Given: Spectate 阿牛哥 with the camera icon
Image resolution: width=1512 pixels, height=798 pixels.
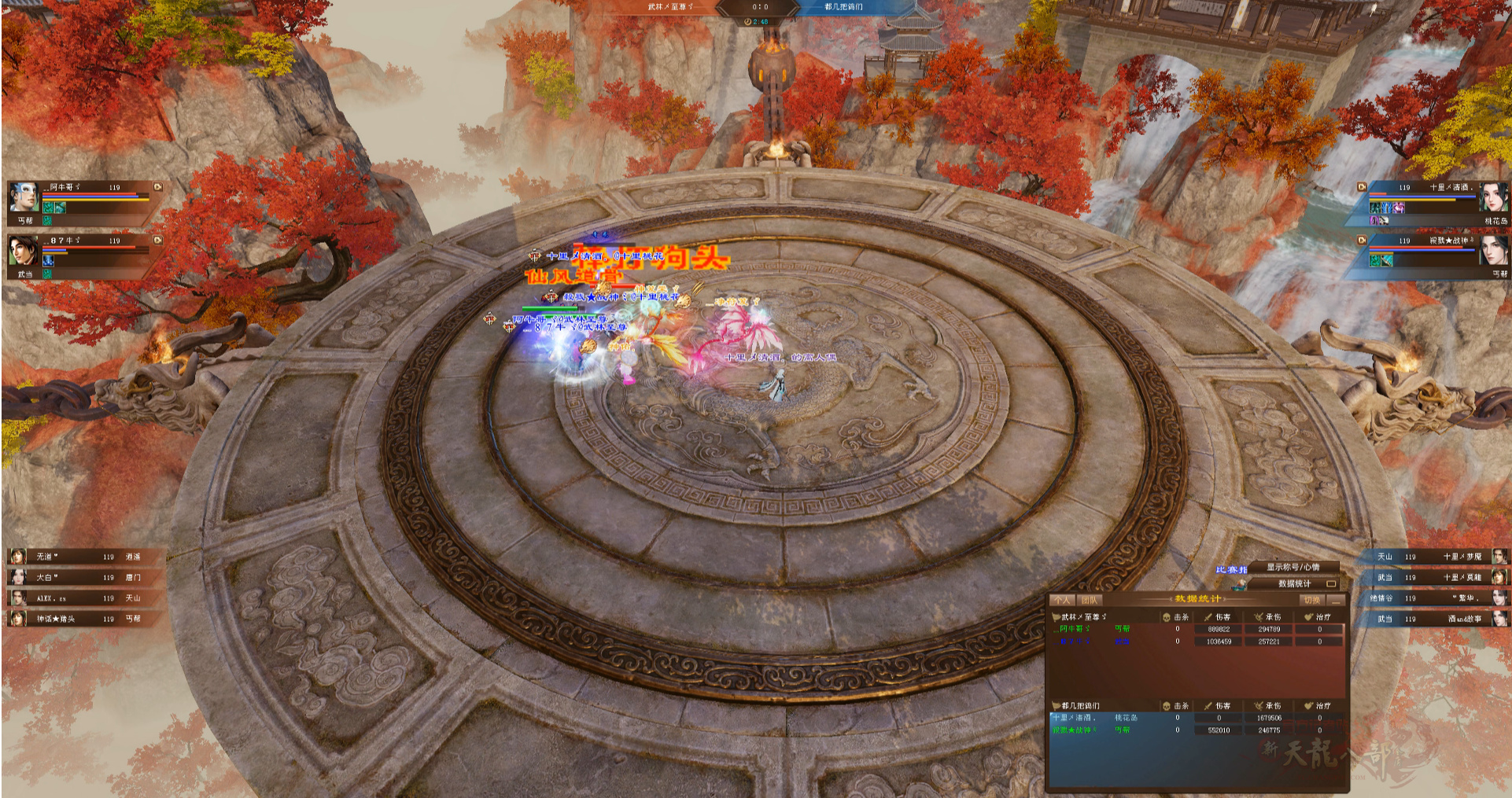Looking at the screenshot, I should pyautogui.click(x=158, y=187).
